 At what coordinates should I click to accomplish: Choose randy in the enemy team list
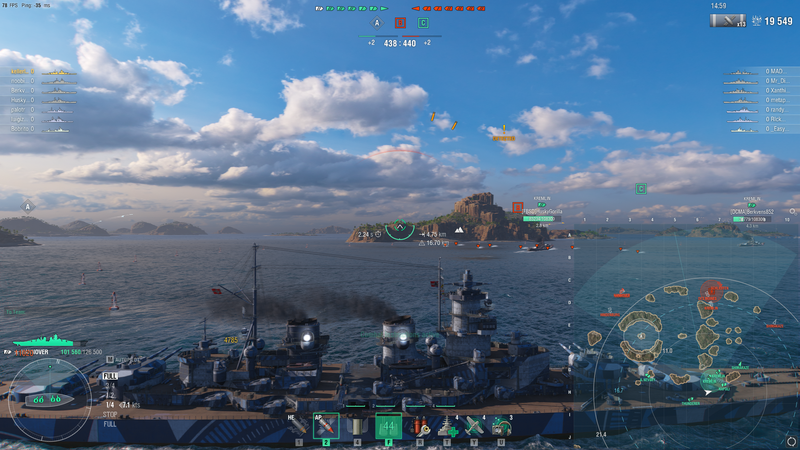pos(774,109)
